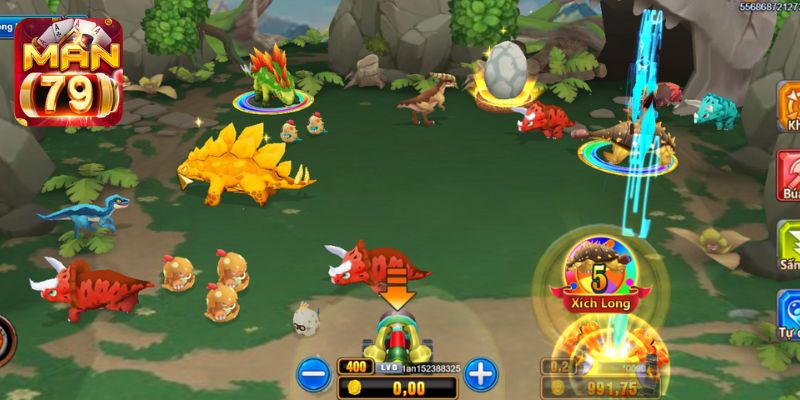Increase the bet with the blue plus button

481,375
